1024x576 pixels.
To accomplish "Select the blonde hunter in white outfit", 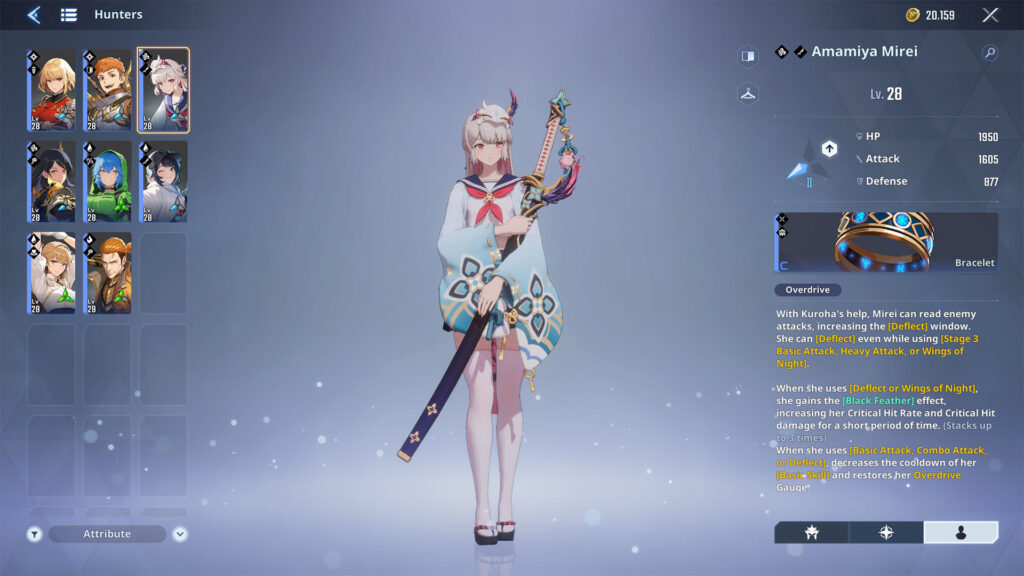I will click(x=51, y=273).
